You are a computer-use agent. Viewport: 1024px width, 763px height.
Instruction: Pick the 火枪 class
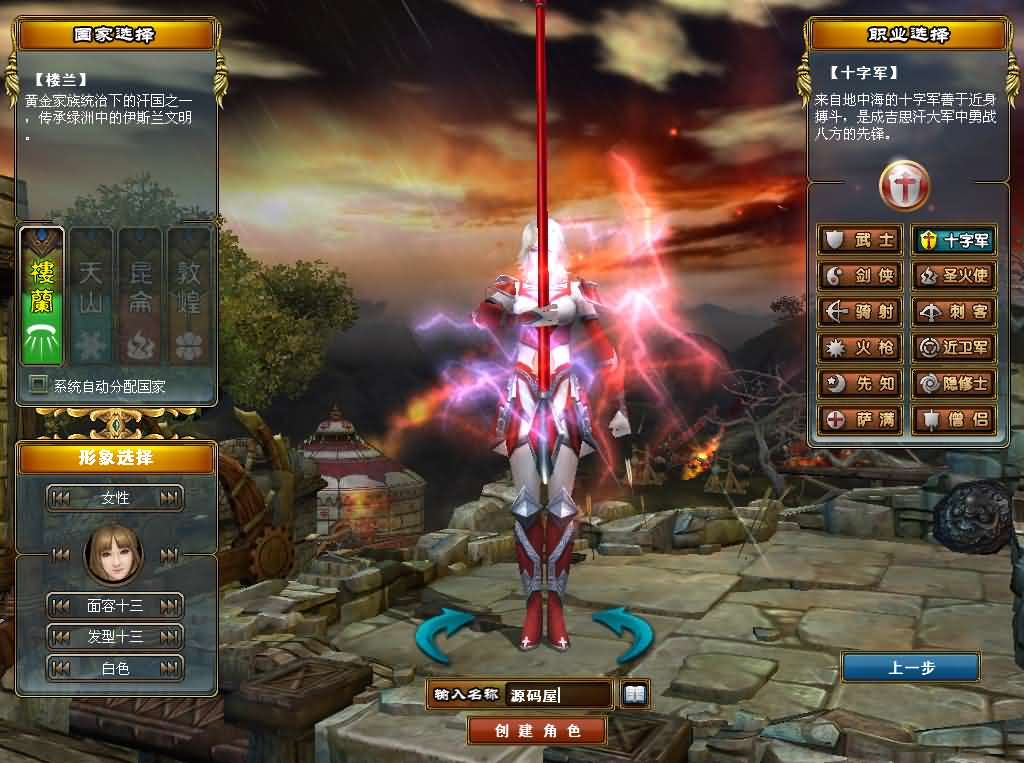coord(859,348)
